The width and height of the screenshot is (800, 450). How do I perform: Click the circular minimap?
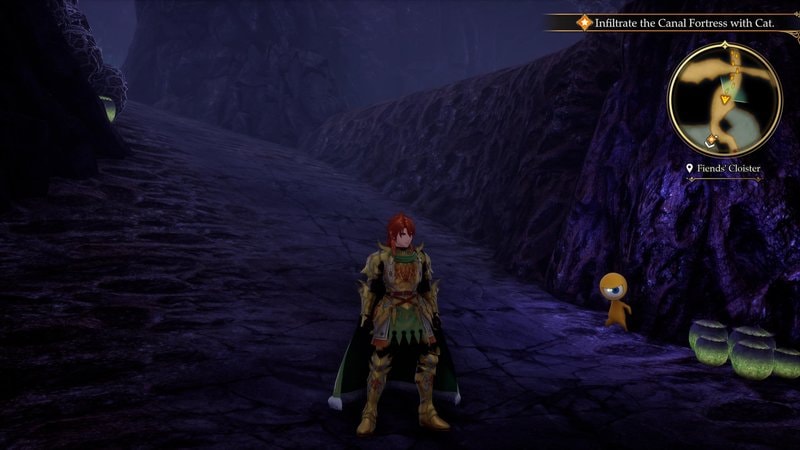pos(725,98)
